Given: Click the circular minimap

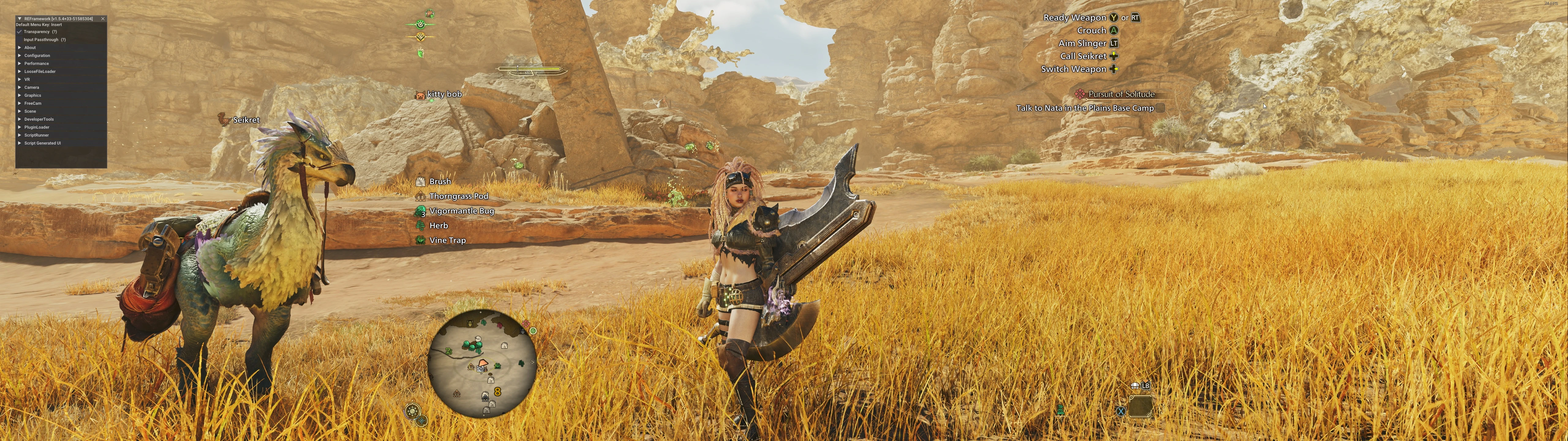Looking at the screenshot, I should tap(482, 364).
